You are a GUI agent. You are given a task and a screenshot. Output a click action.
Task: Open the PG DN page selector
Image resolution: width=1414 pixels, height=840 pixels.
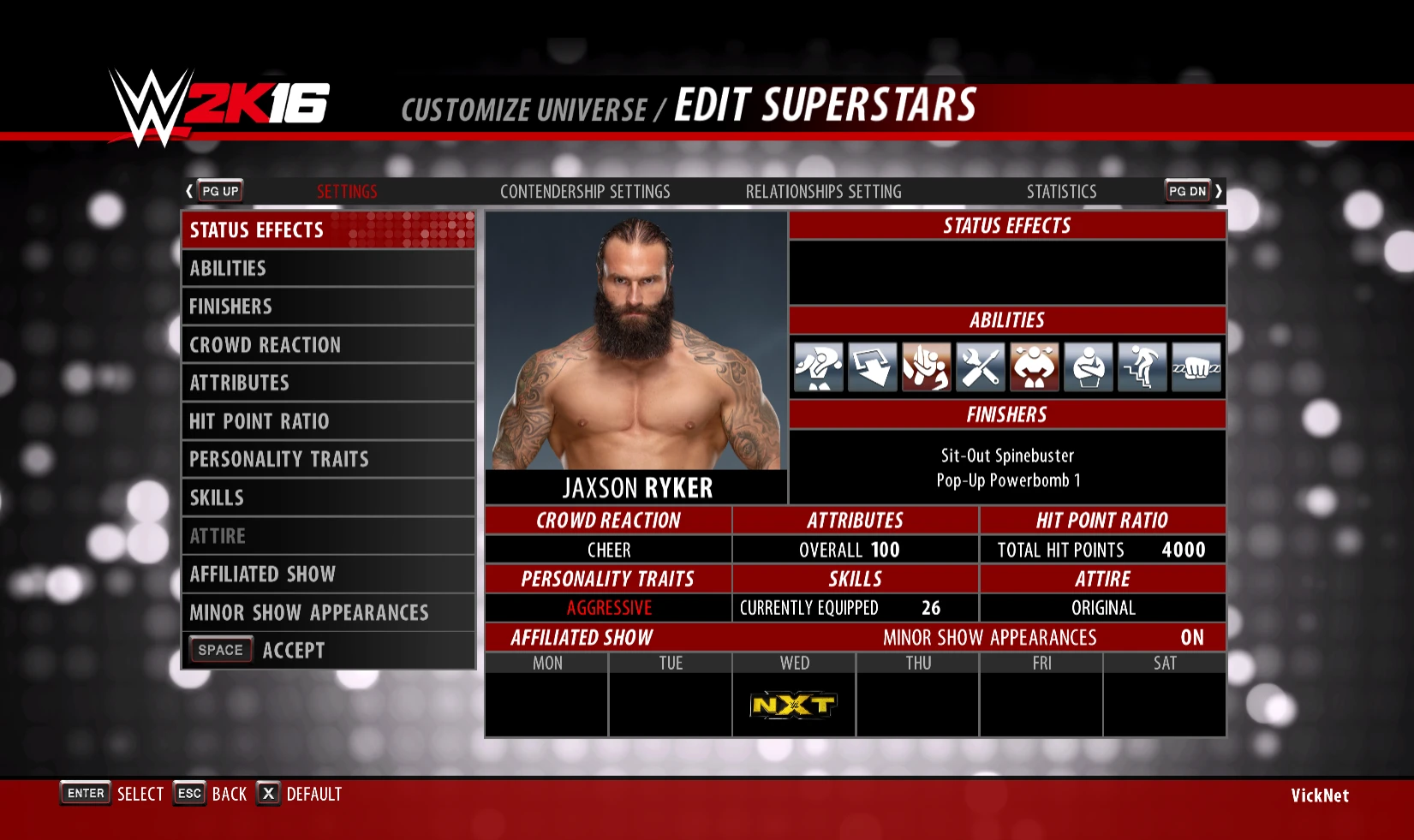tap(1187, 190)
